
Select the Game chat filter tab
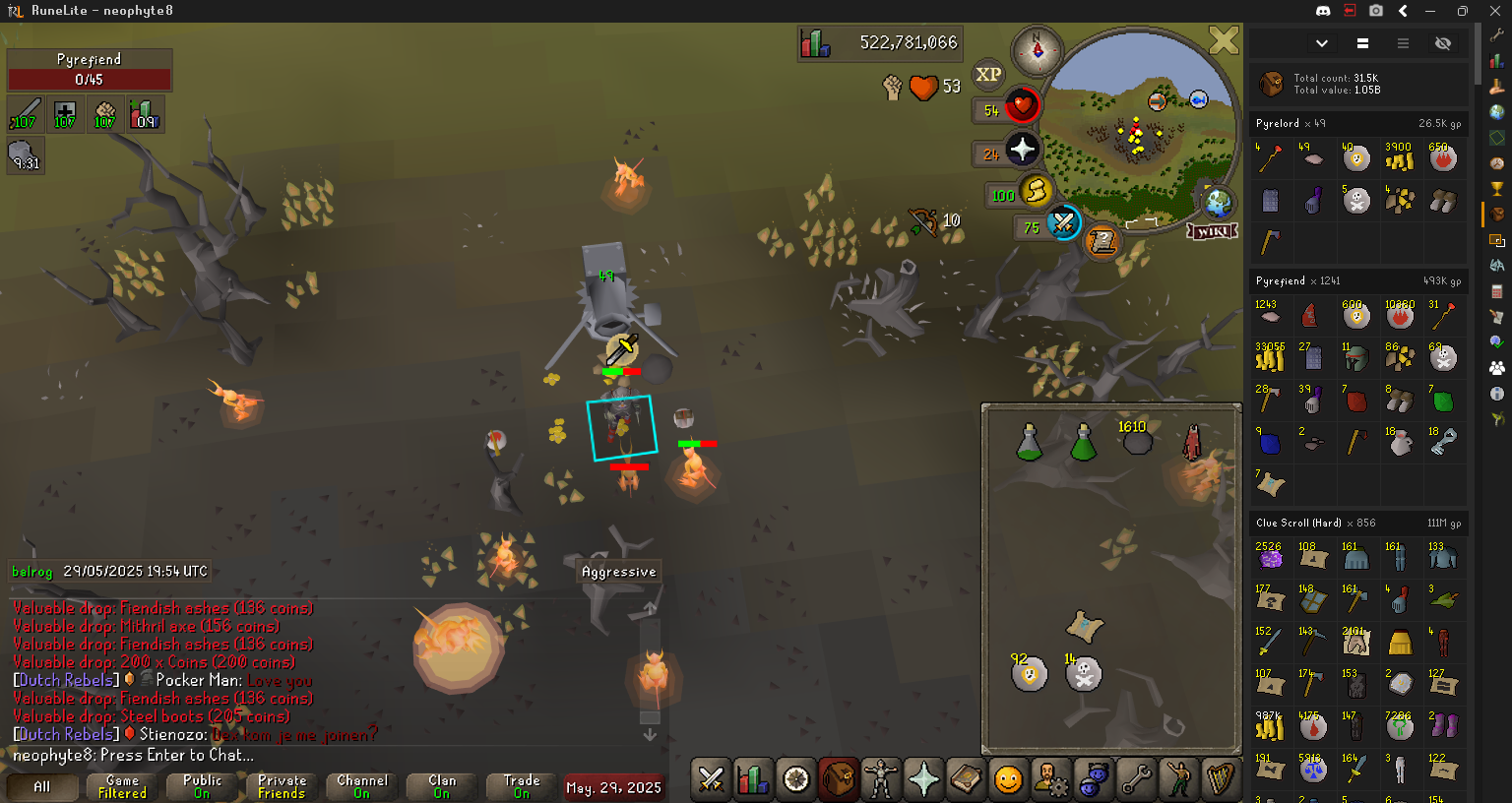tap(122, 786)
